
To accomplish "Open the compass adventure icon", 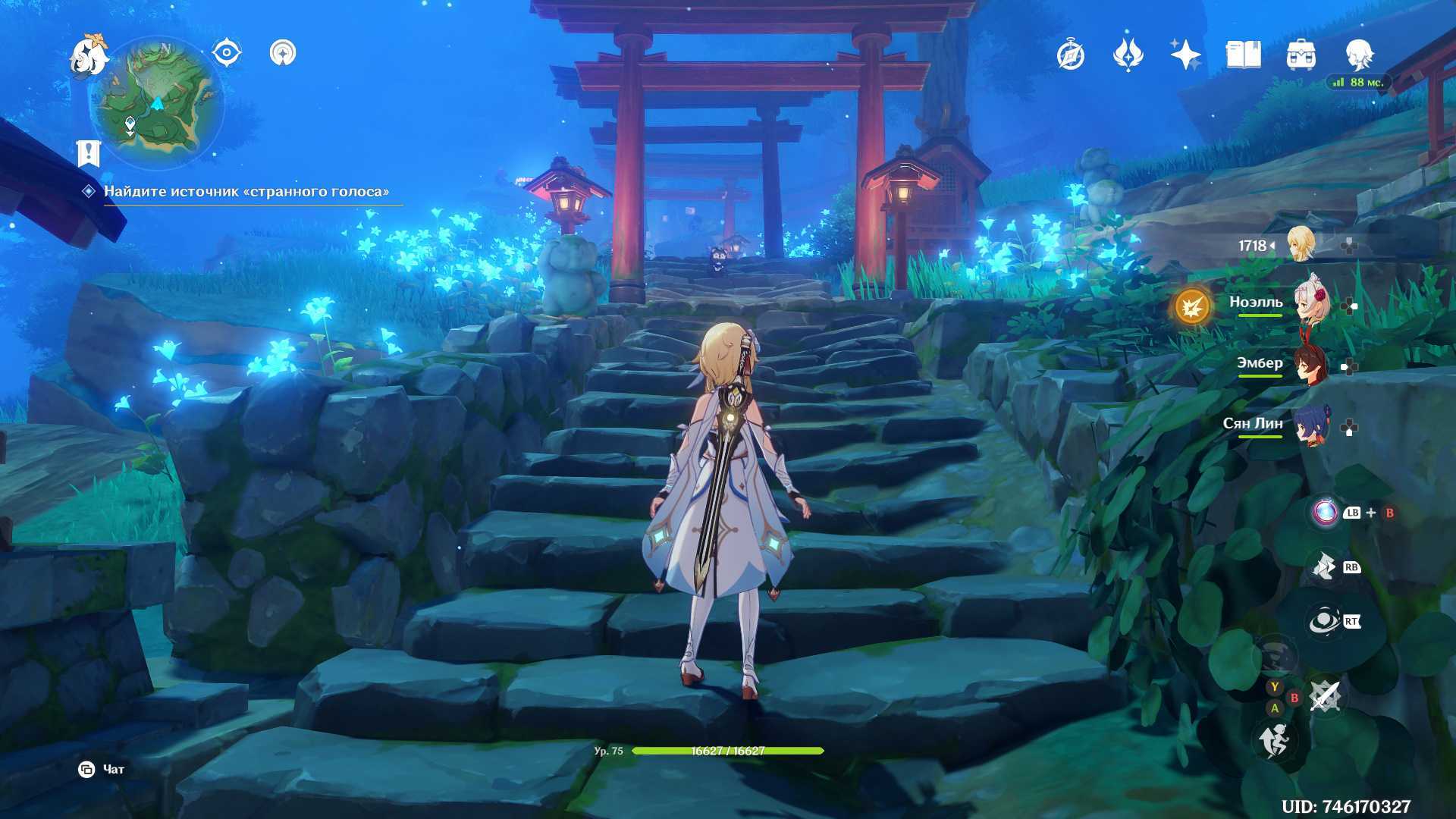I will [x=1071, y=55].
